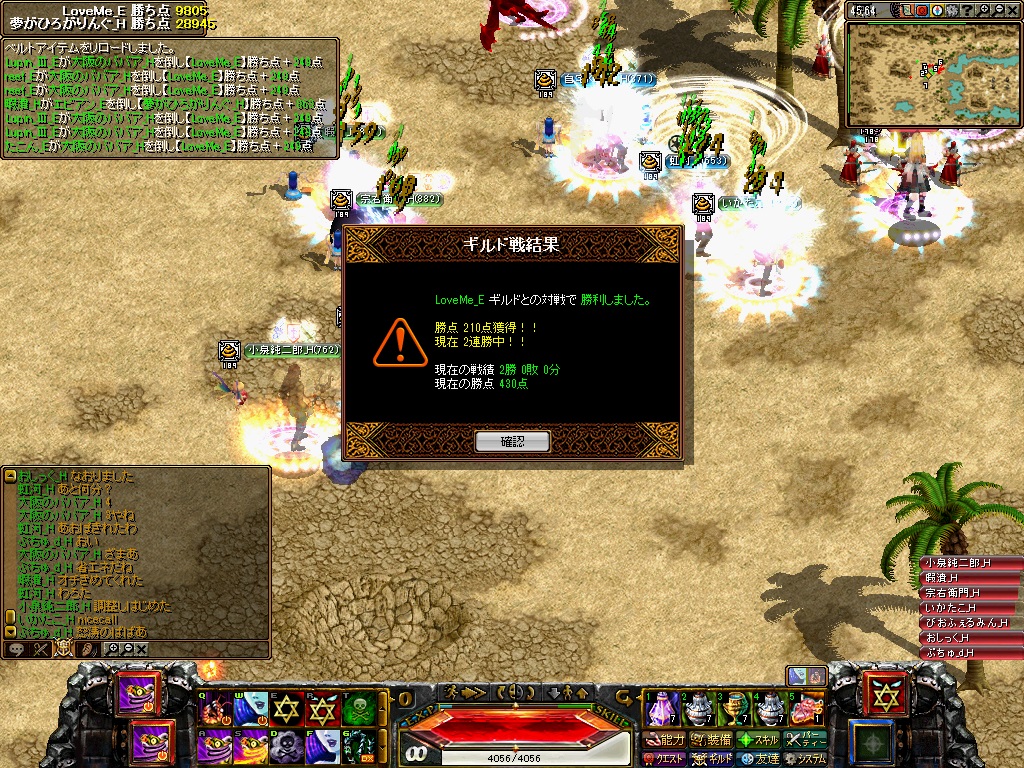The height and width of the screenshot is (768, 1024).
Task: Open the 能力 (abilities) window
Action: 665,740
